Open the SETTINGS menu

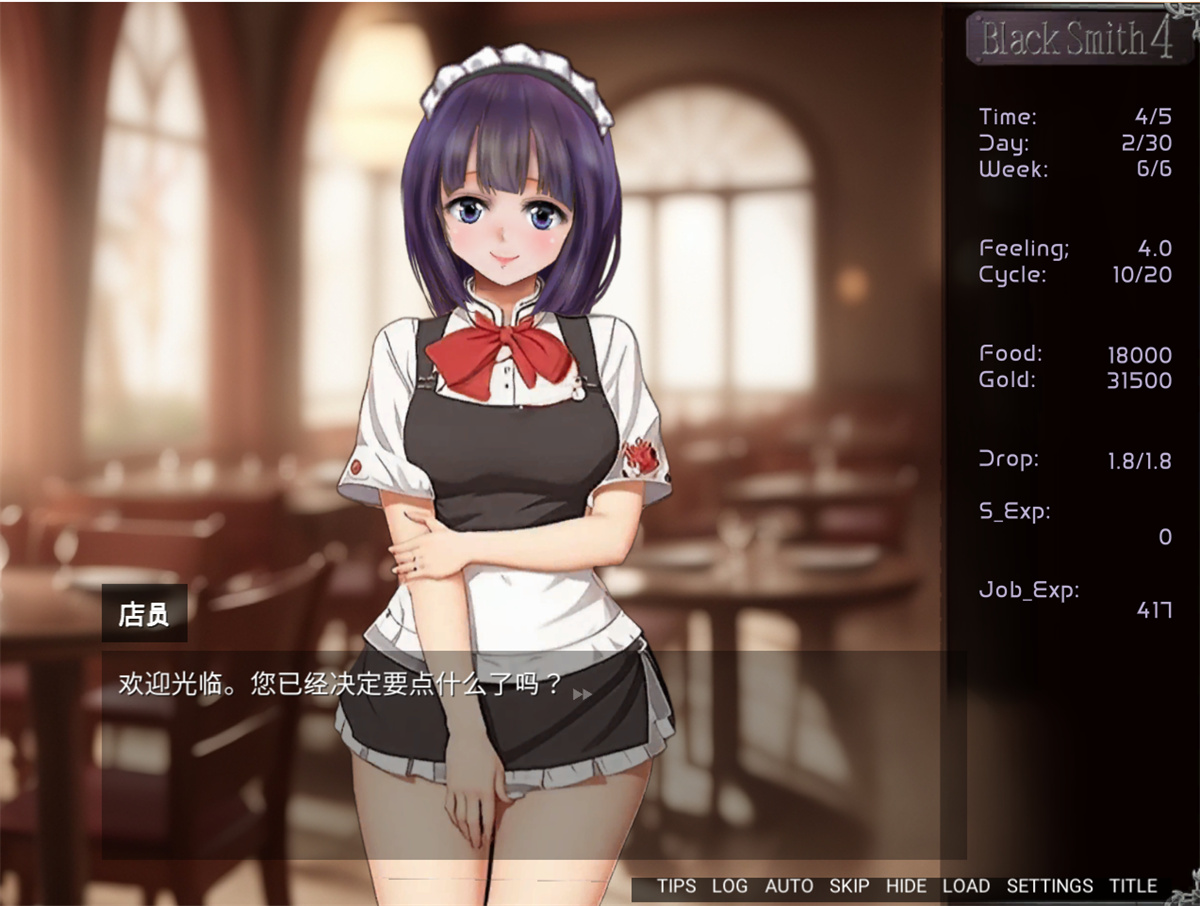pos(1049,886)
